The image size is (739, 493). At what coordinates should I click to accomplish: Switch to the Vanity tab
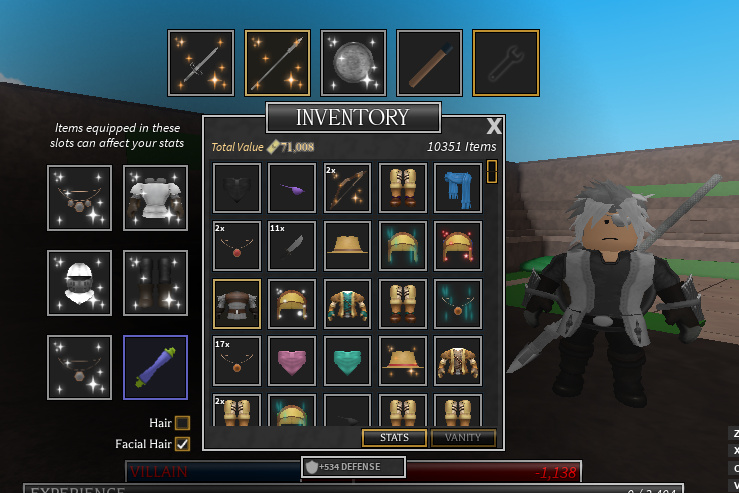pos(463,437)
